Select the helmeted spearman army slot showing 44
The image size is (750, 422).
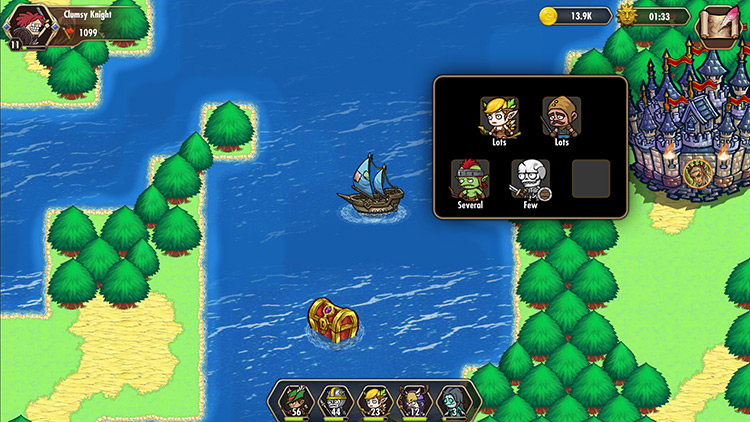click(333, 400)
